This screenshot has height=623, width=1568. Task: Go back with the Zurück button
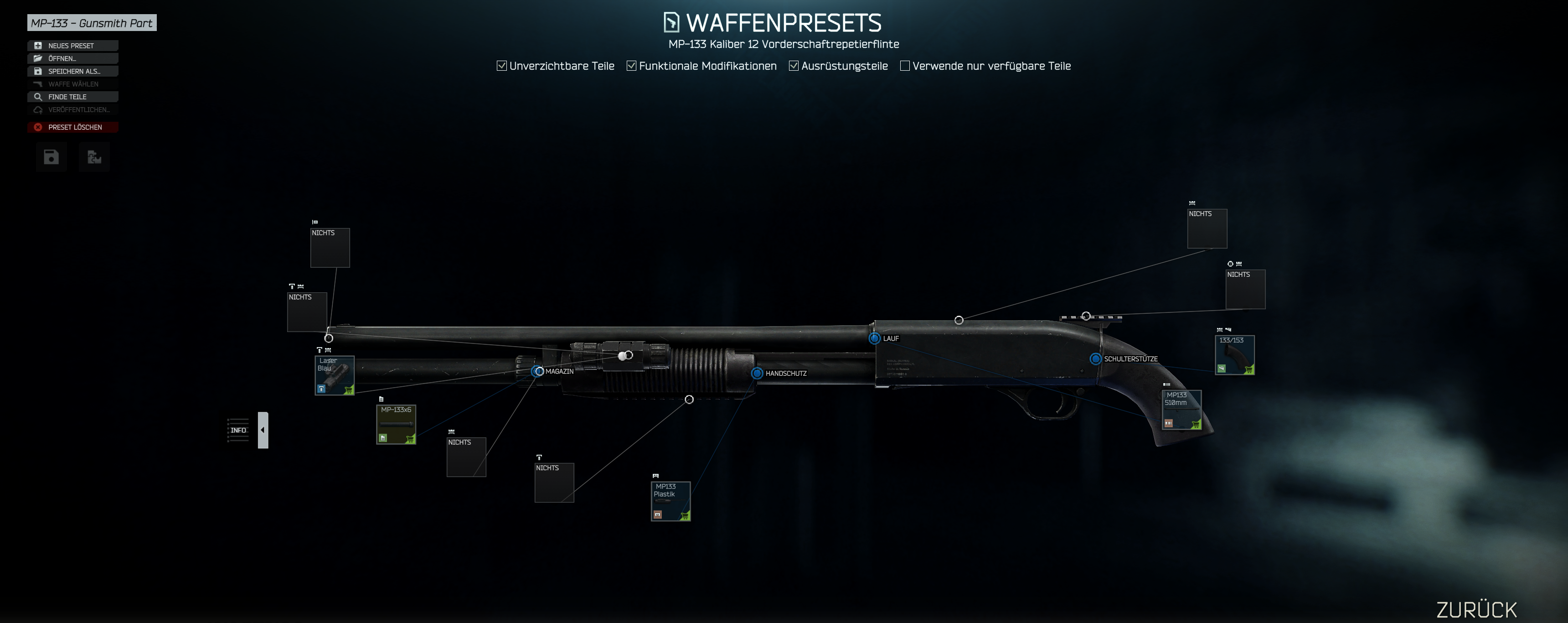1477,609
